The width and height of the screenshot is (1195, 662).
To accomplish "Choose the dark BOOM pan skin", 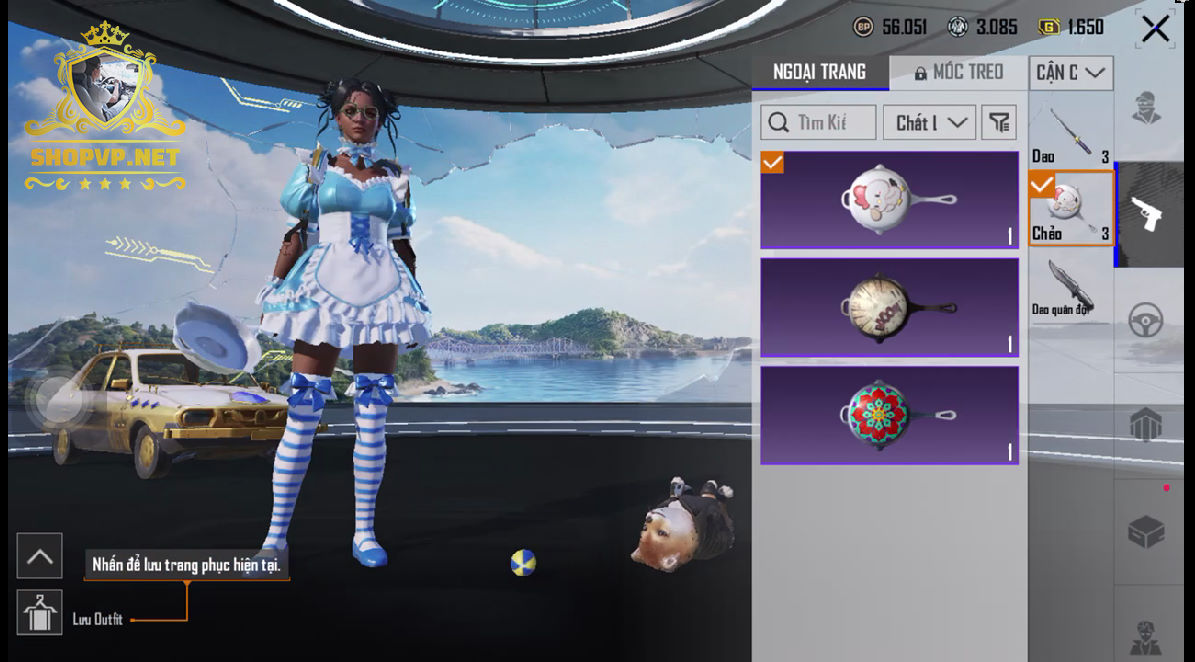I will click(889, 307).
